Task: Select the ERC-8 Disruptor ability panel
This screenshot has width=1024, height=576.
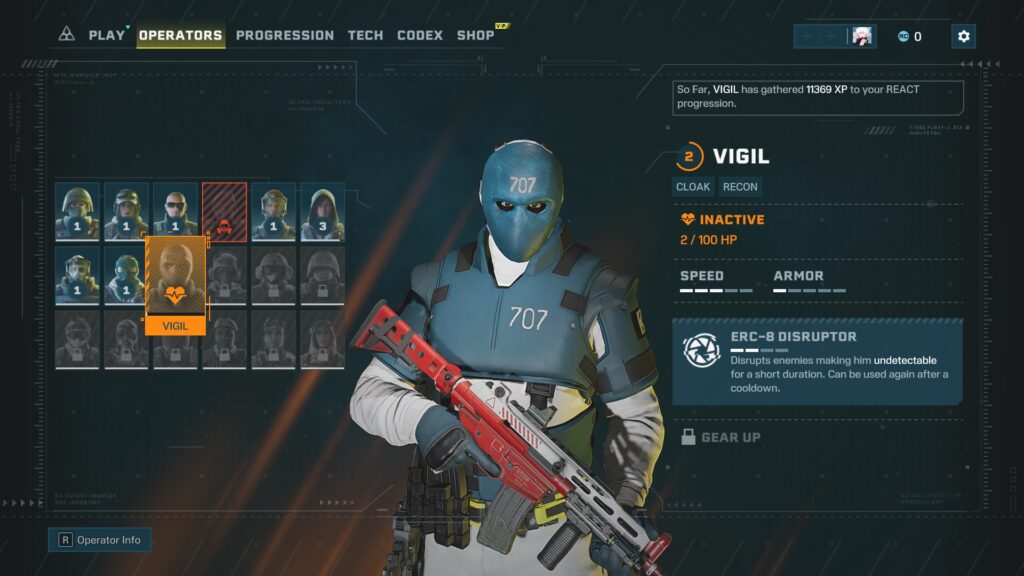Action: 817,361
